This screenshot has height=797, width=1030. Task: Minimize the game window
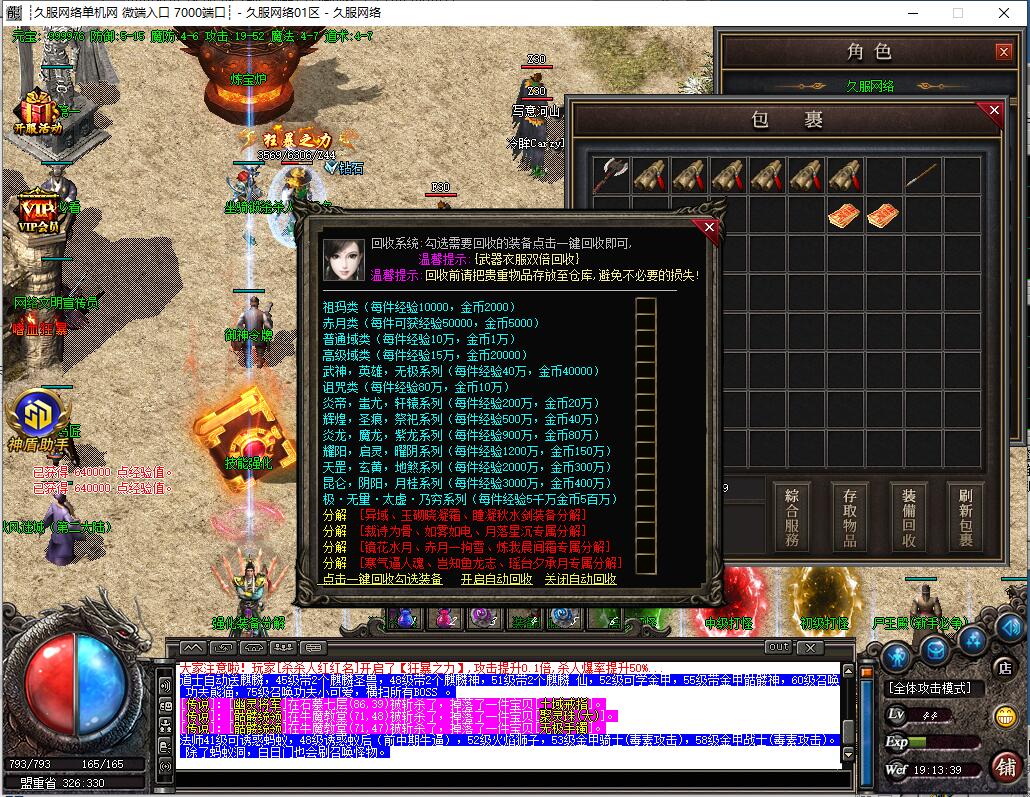click(912, 13)
